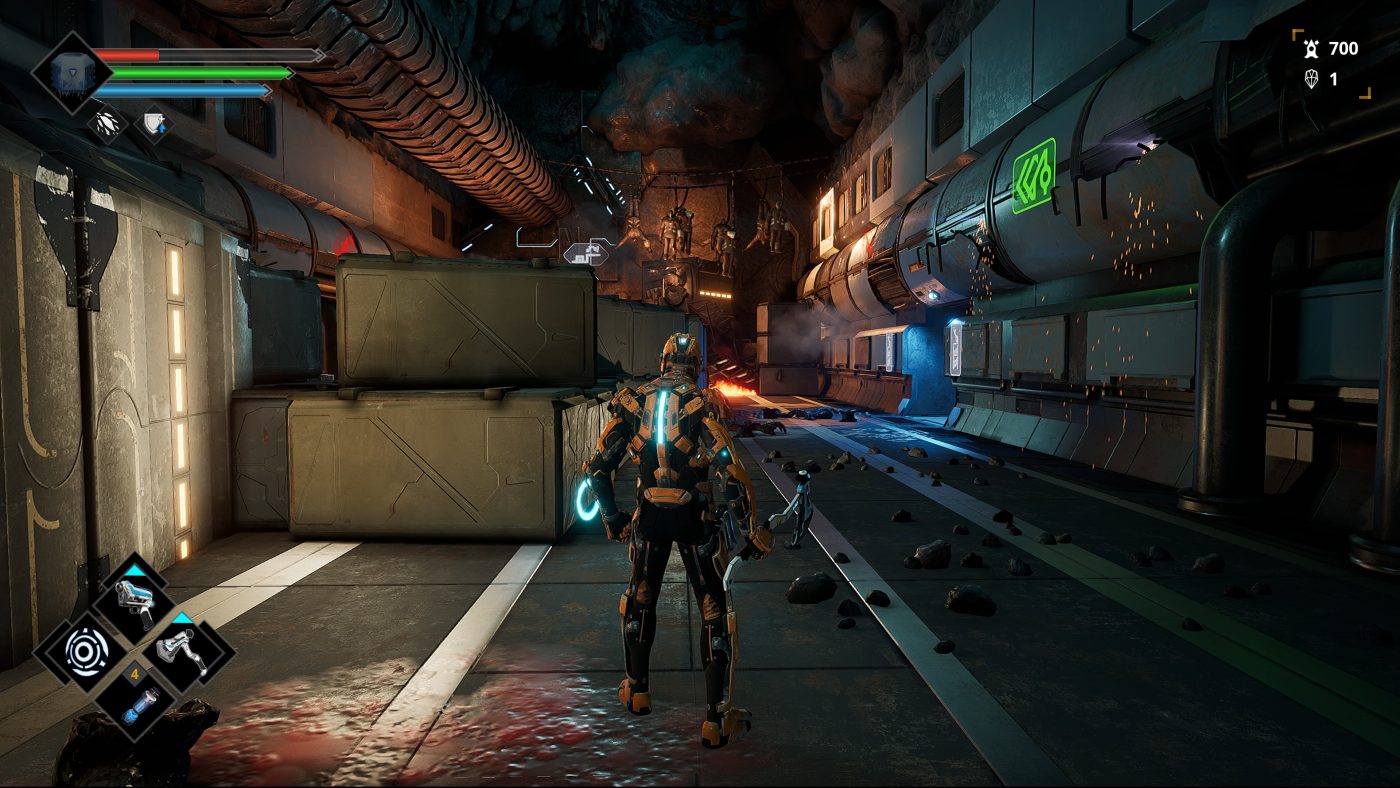
Task: Inspect the claw slash status icon
Action: pyautogui.click(x=107, y=124)
